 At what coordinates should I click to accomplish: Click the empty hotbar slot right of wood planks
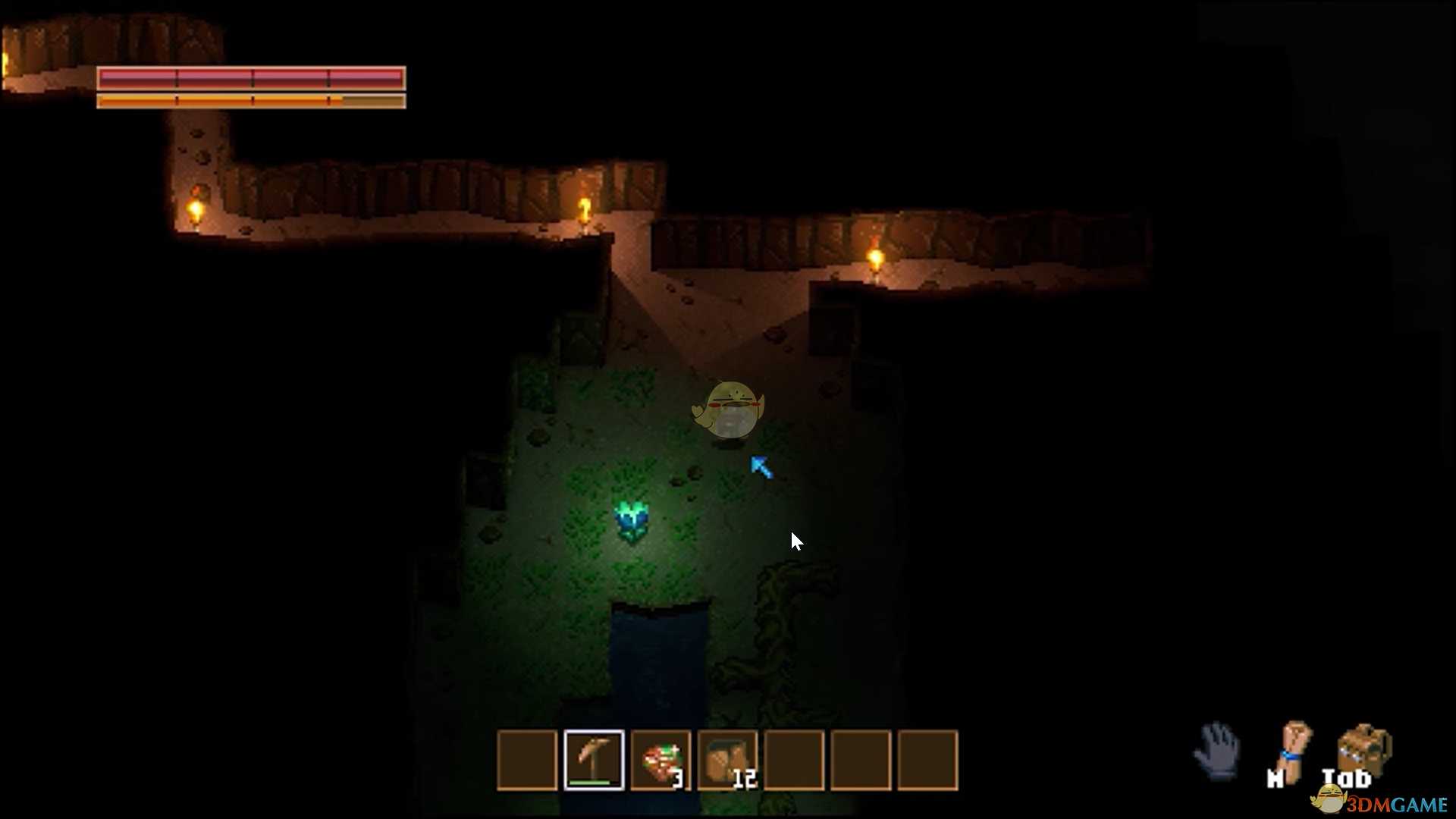point(793,761)
